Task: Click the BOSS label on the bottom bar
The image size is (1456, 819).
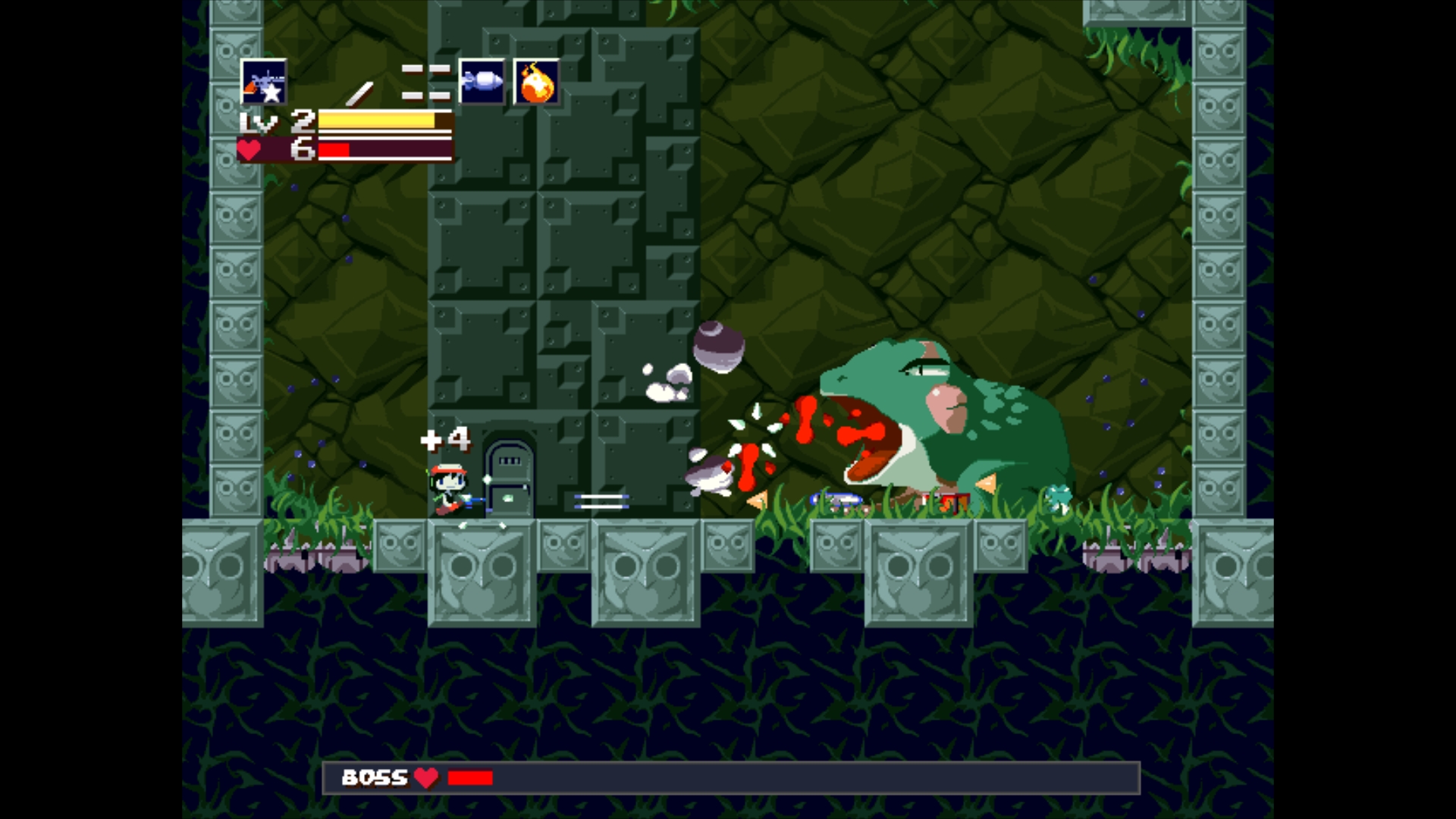Action: point(375,777)
